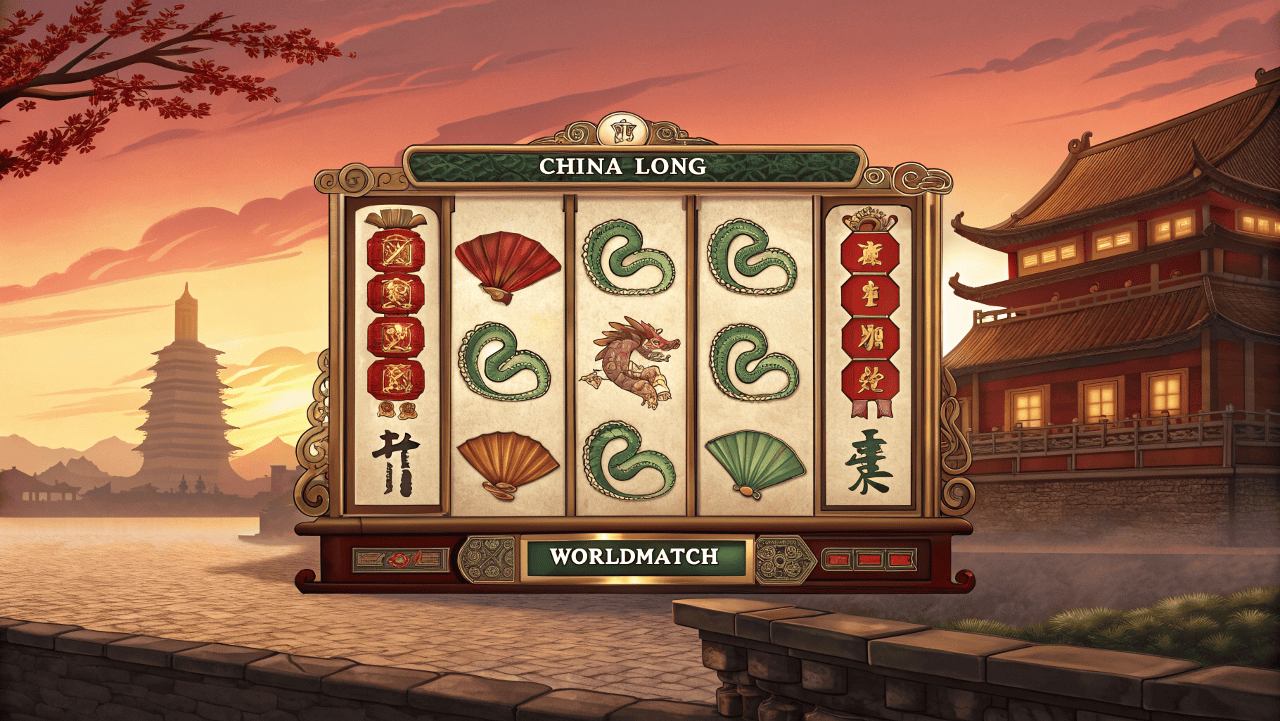This screenshot has width=1280, height=721.
Task: Click the red gauge display at the bottom left
Action: pos(398,558)
